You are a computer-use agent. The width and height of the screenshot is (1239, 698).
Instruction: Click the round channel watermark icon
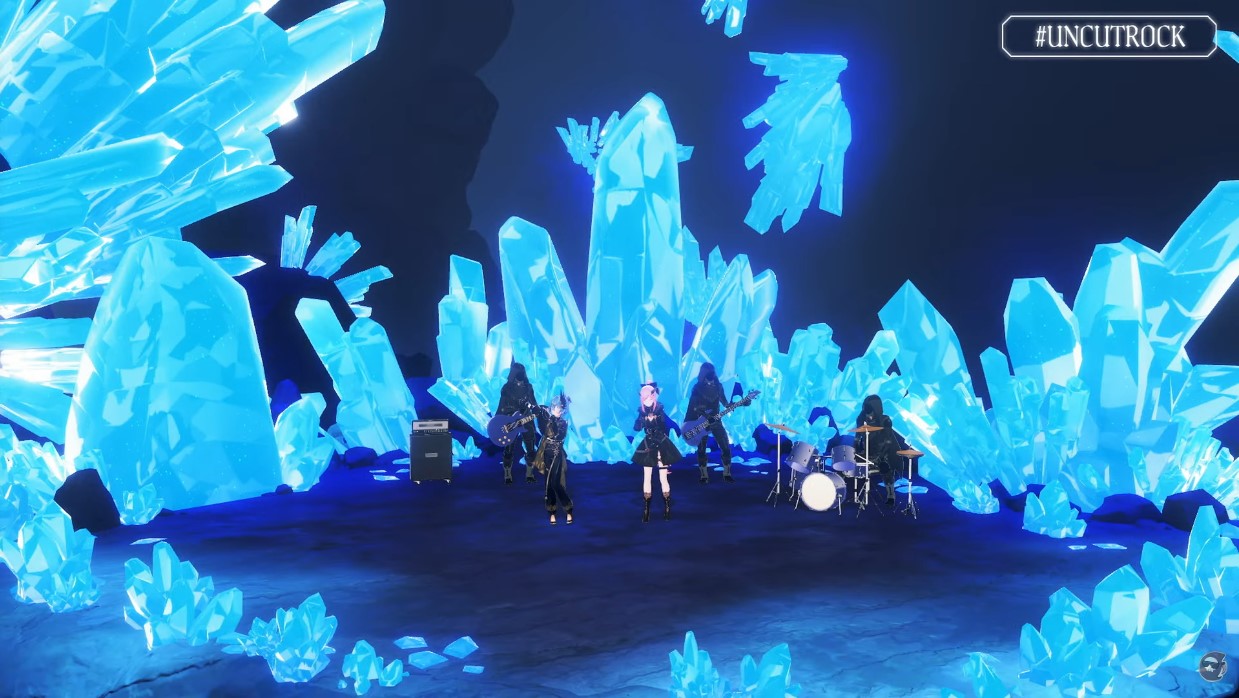[1213, 666]
